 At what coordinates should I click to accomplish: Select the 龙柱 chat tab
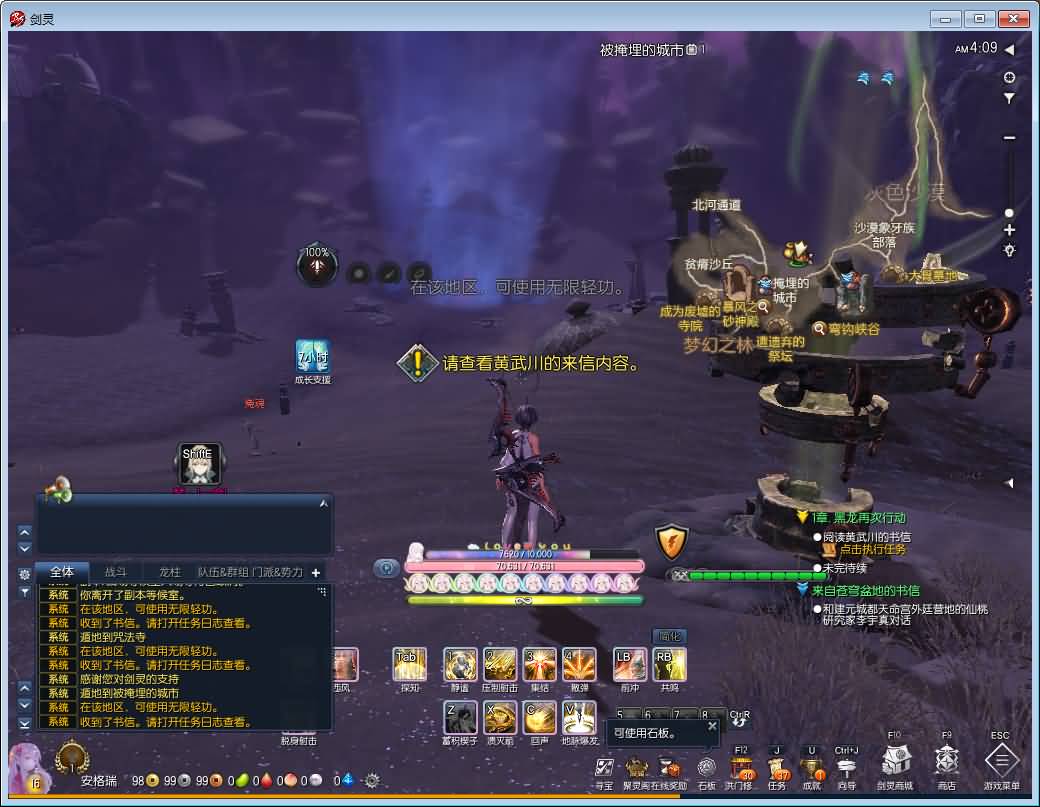tap(170, 572)
